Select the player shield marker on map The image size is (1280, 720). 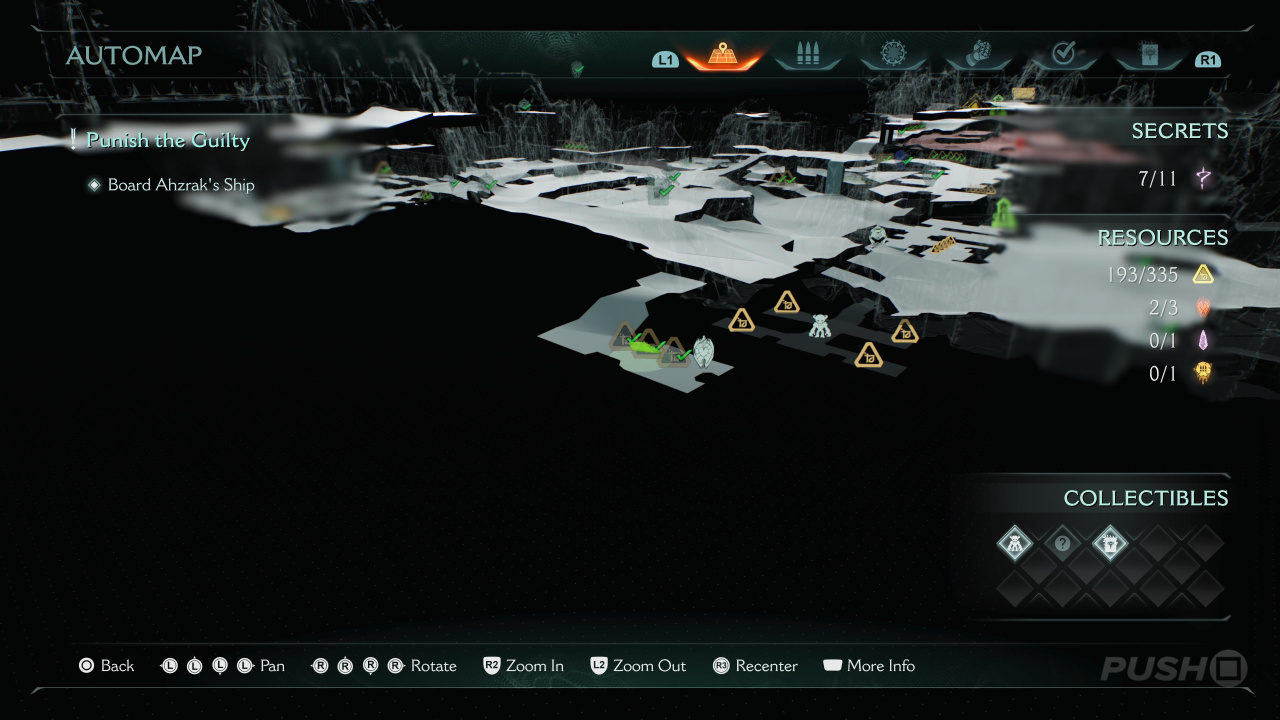coord(704,351)
